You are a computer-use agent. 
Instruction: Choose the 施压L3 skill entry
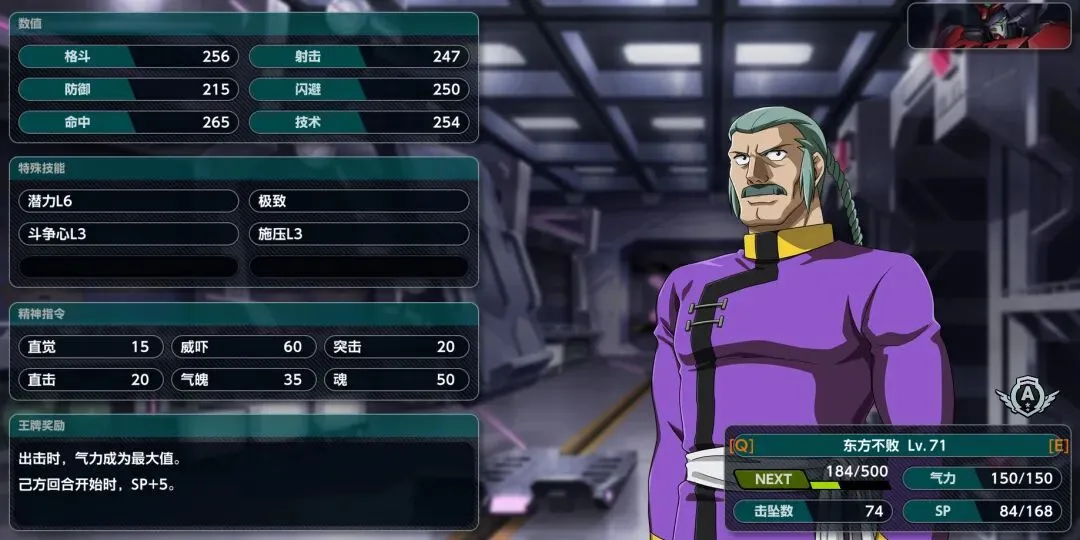pos(358,234)
